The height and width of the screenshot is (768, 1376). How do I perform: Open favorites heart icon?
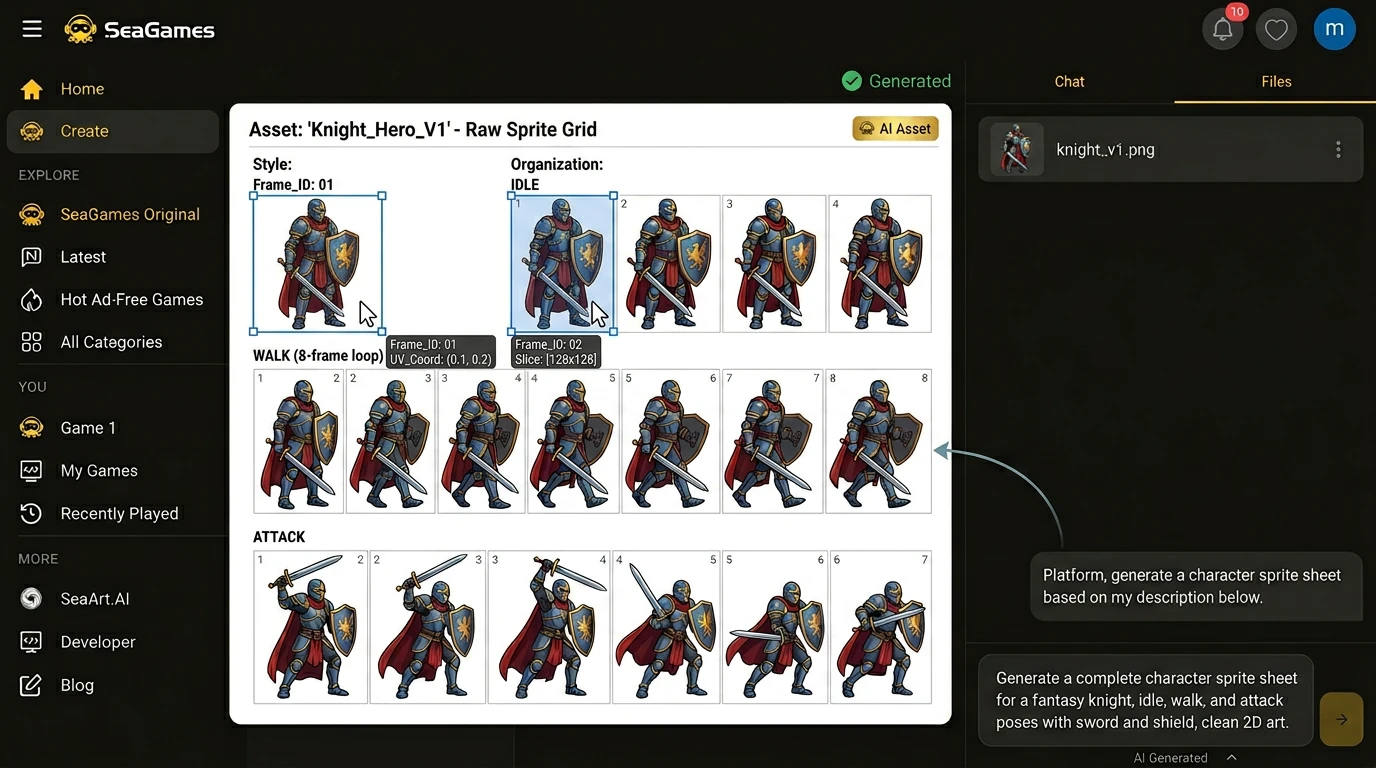[x=1276, y=30]
